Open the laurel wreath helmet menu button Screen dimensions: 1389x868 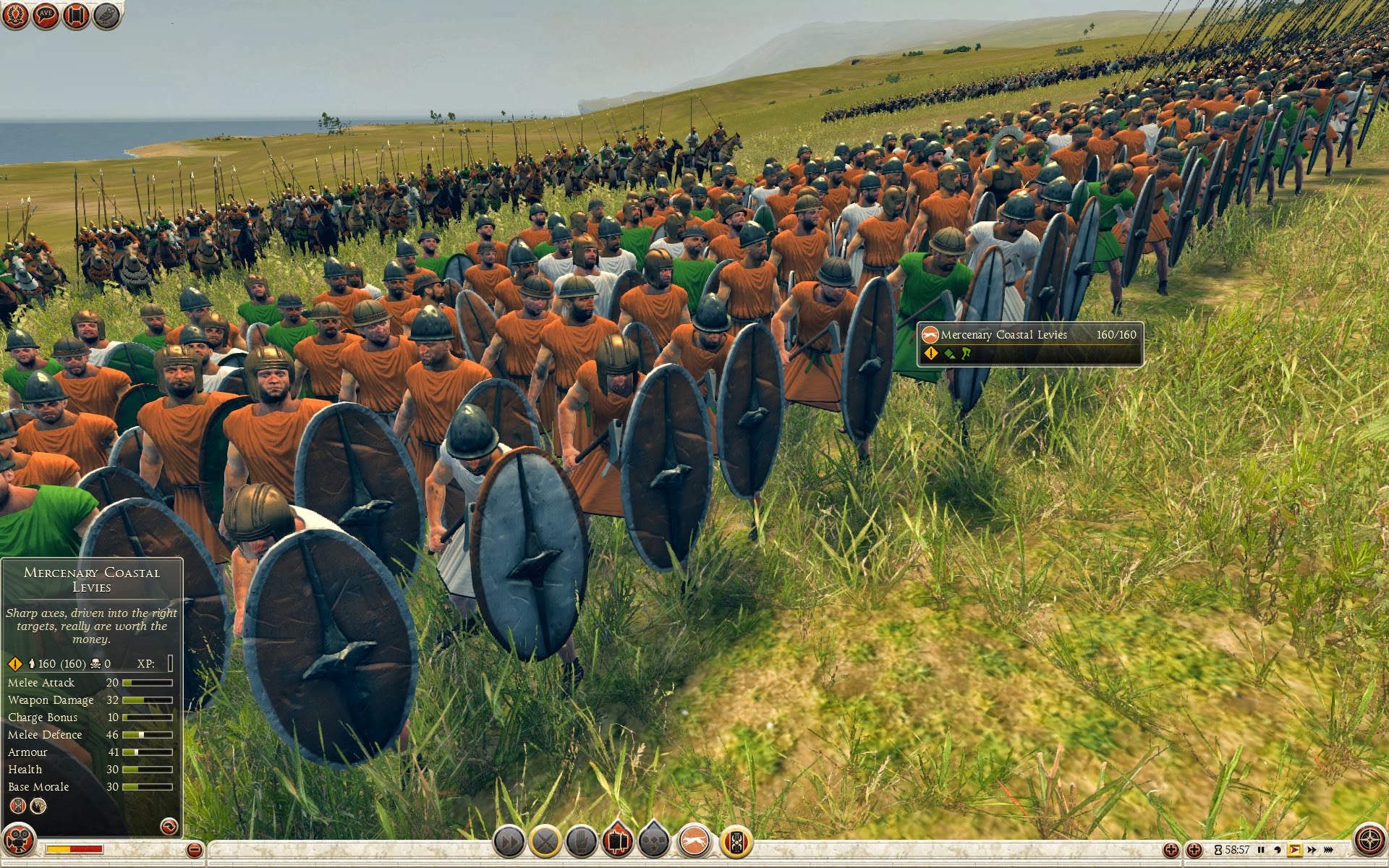point(15,15)
